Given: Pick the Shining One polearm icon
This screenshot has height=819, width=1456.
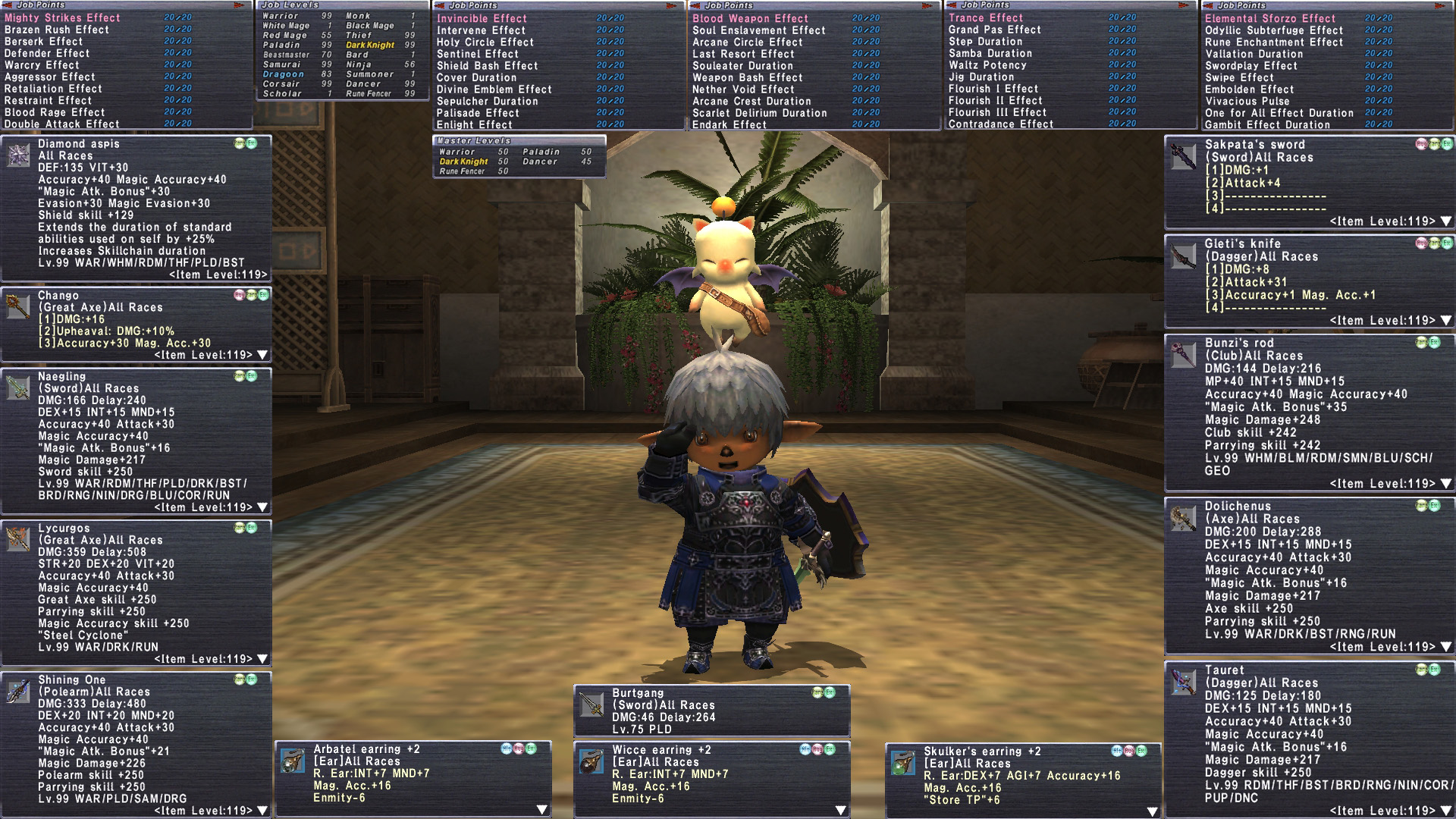Looking at the screenshot, I should point(18,691).
